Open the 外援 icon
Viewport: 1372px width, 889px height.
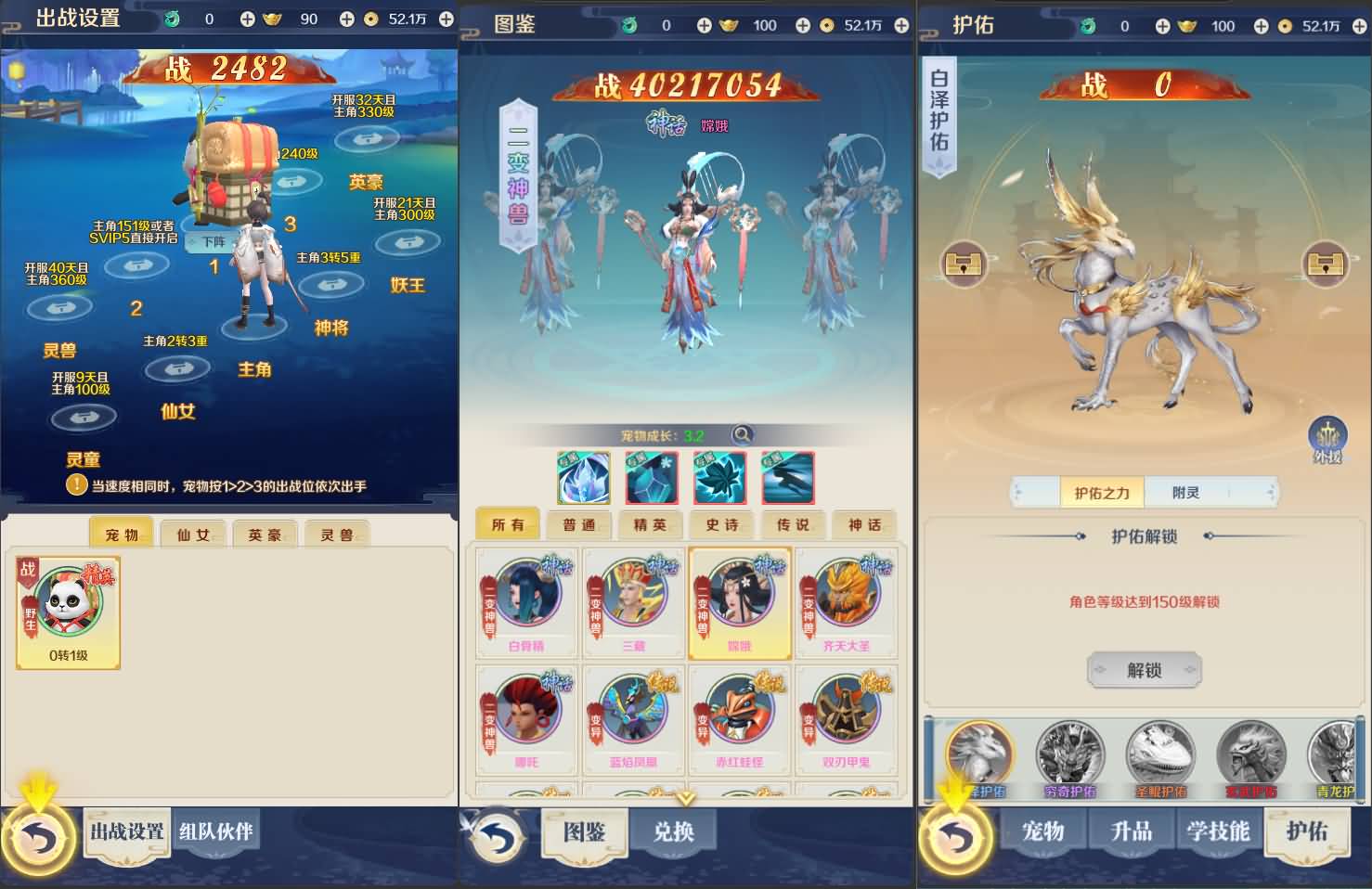[1327, 439]
